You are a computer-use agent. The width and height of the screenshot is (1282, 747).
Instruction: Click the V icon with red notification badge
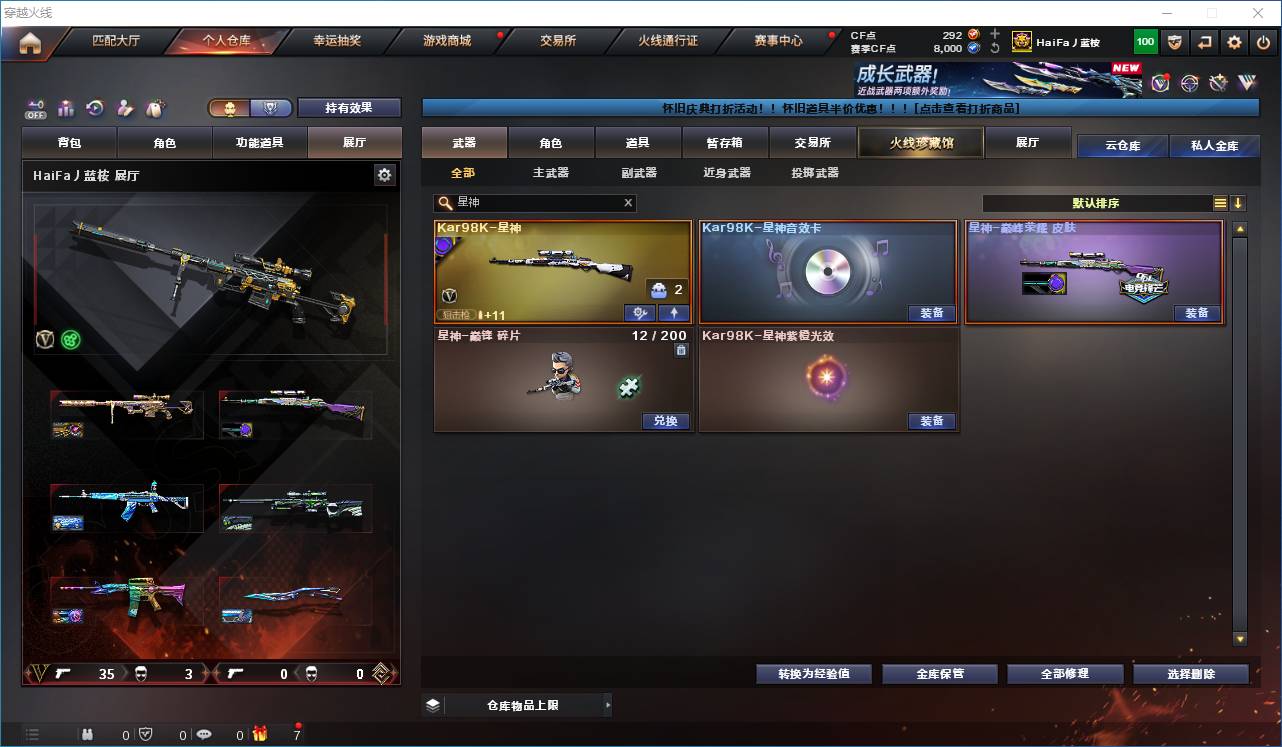1160,83
